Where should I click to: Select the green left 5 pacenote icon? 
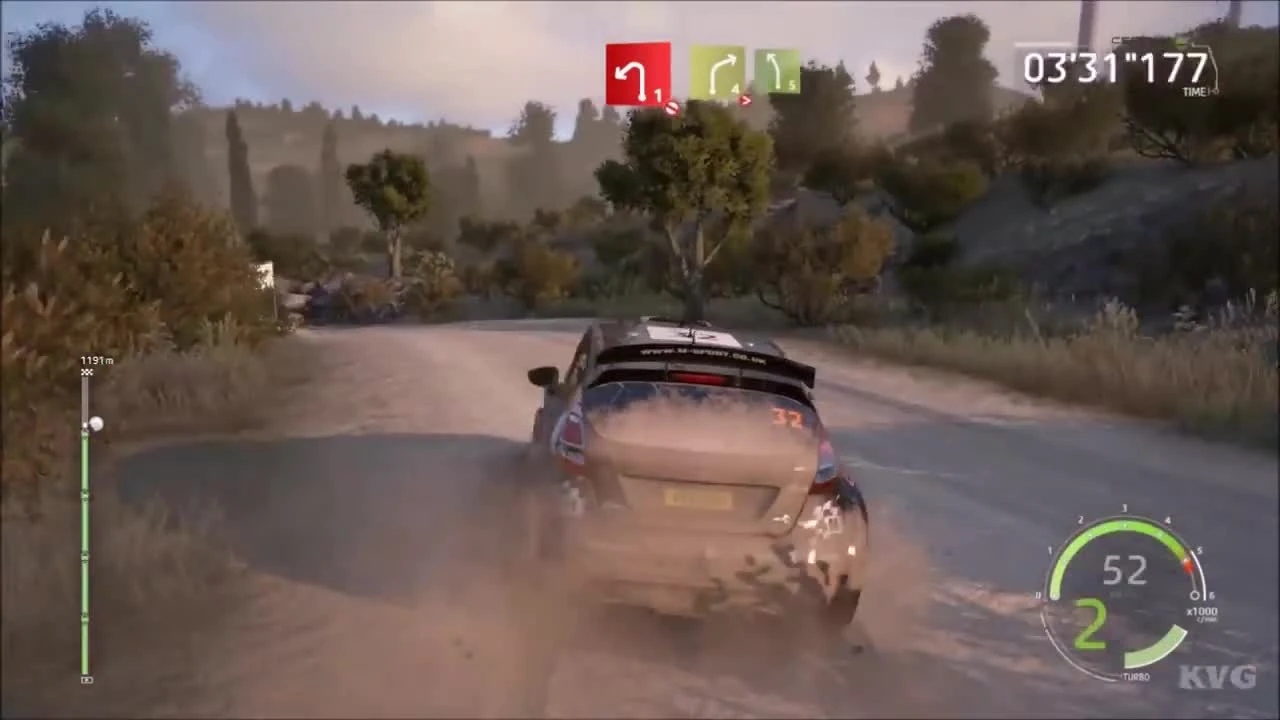pyautogui.click(x=779, y=68)
